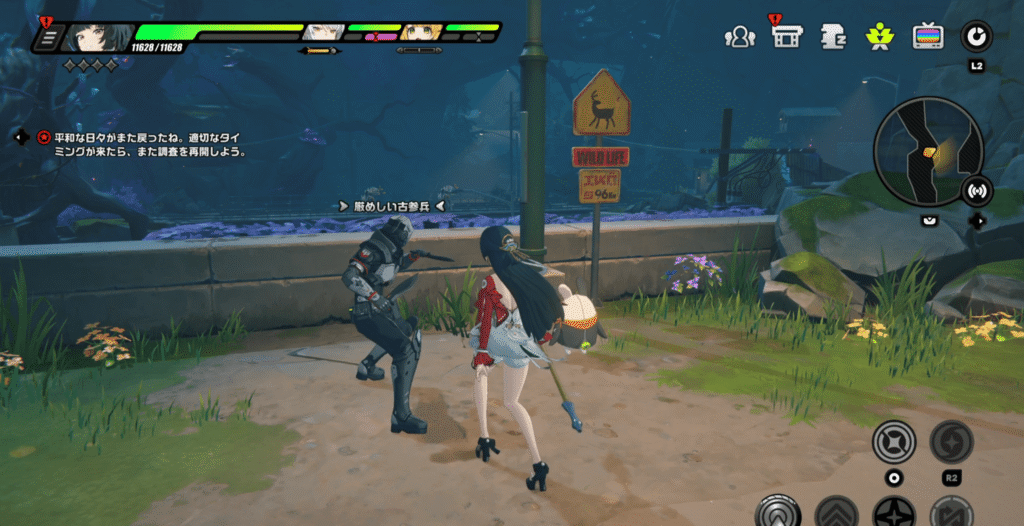Open the quest tracker with red star
This screenshot has width=1024, height=526.
[43, 137]
